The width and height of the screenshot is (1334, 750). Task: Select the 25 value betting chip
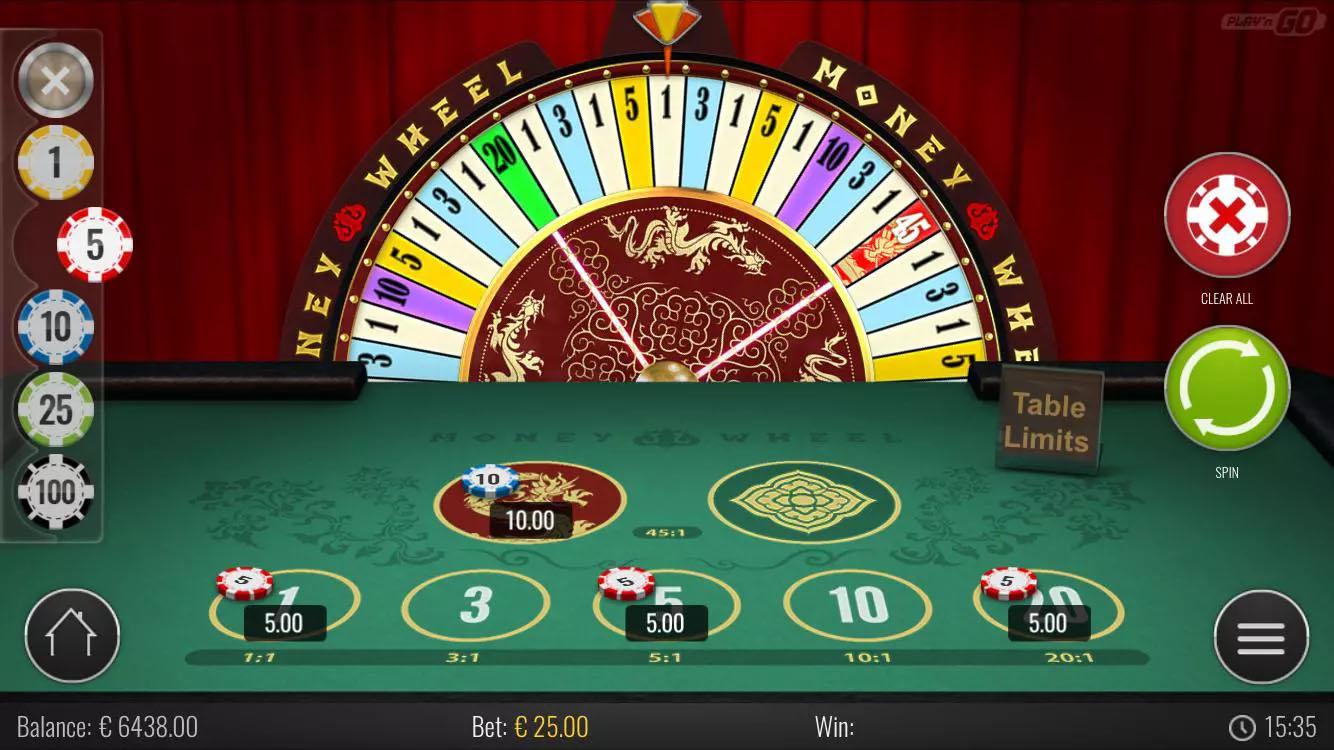55,409
